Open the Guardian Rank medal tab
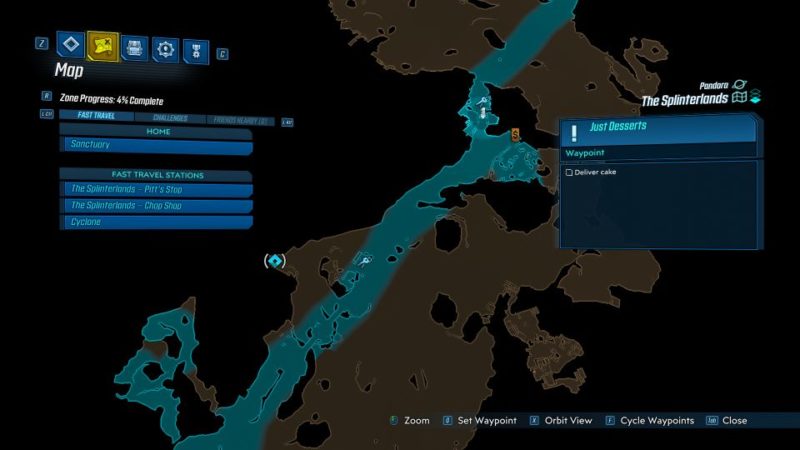800x450 pixels. 196,48
